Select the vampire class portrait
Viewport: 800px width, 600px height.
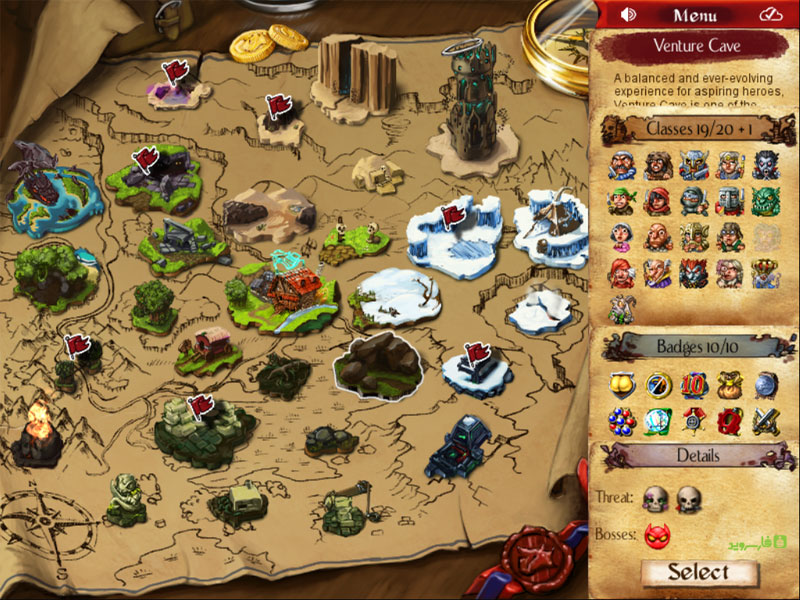[x=766, y=165]
